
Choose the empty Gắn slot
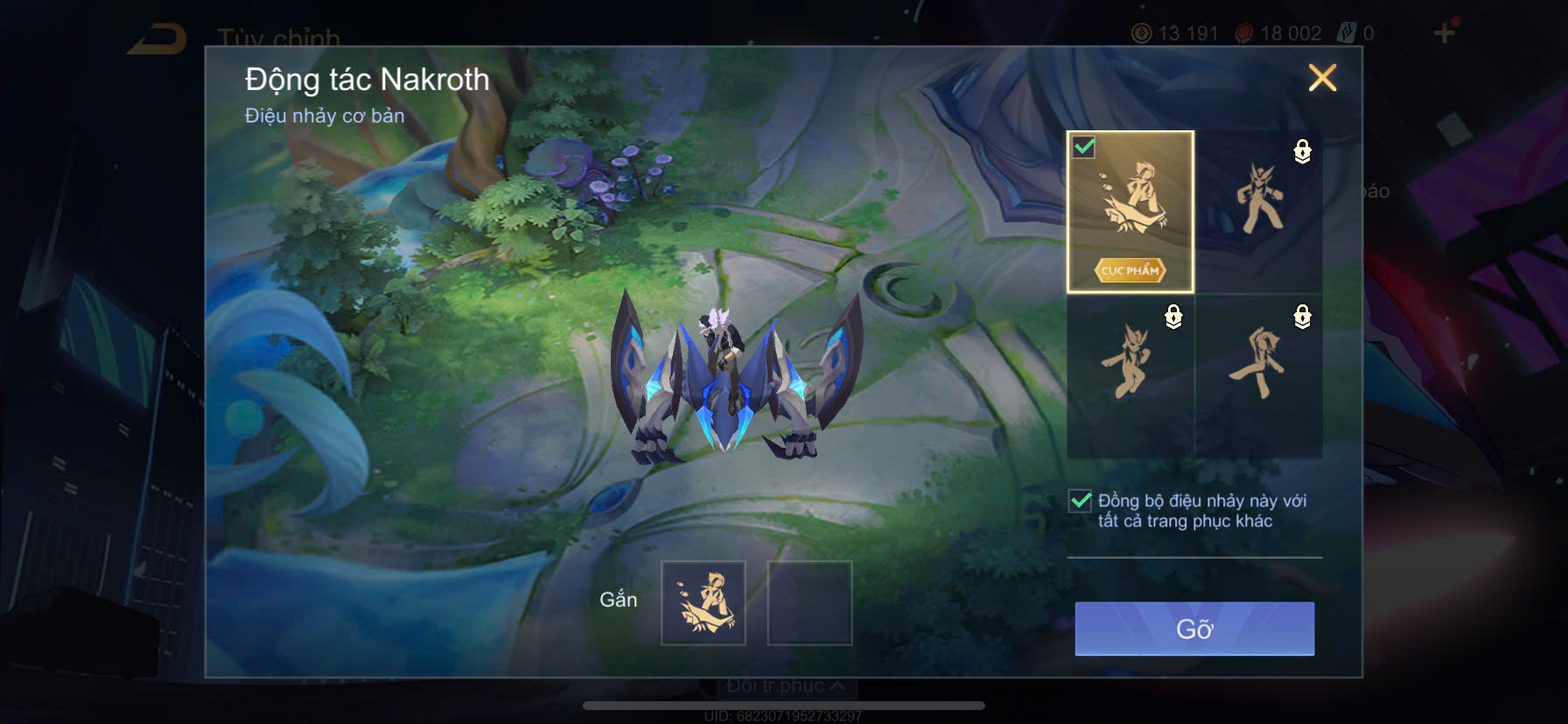pyautogui.click(x=809, y=603)
